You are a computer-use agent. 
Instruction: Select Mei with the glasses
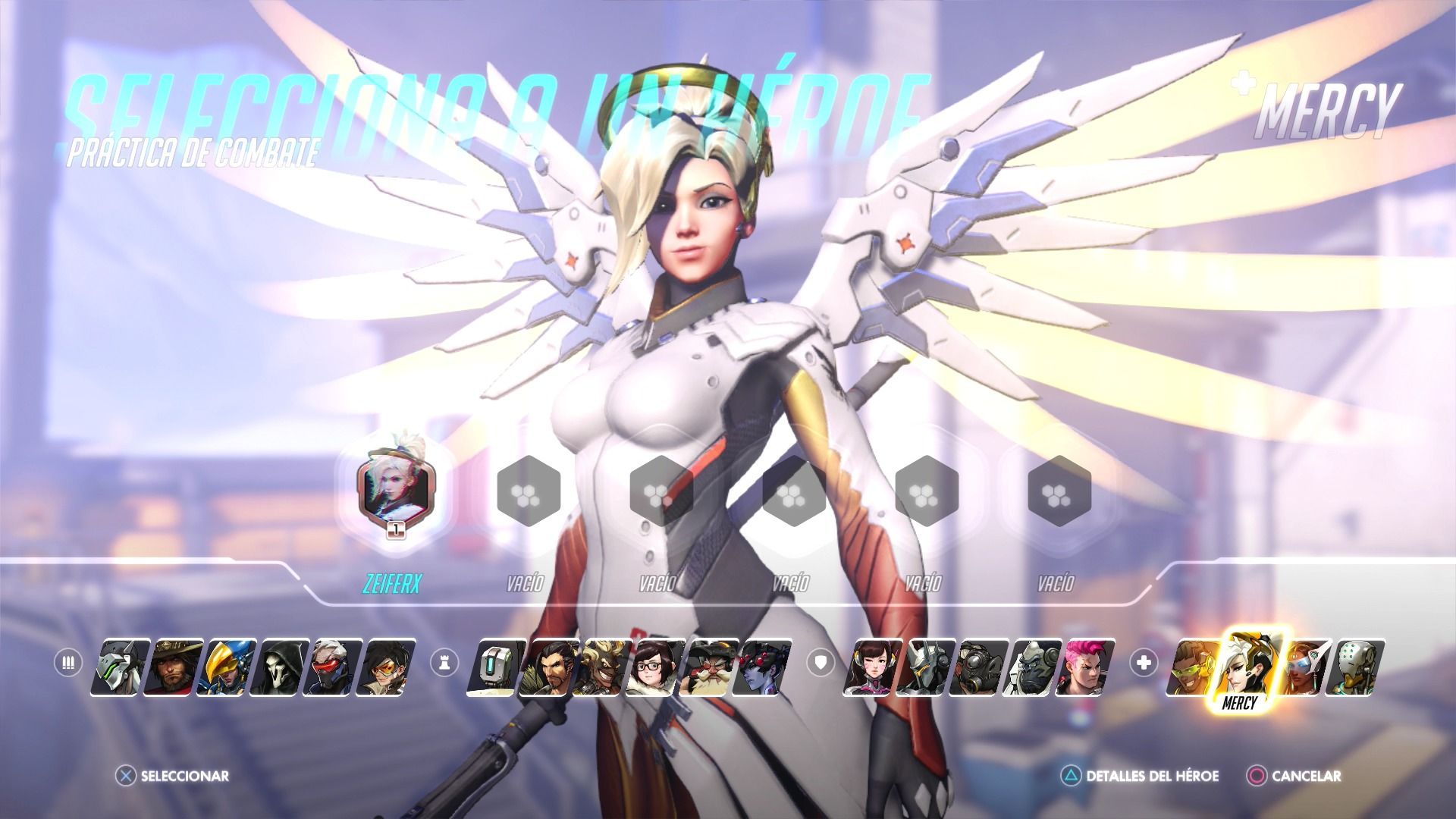(656, 667)
